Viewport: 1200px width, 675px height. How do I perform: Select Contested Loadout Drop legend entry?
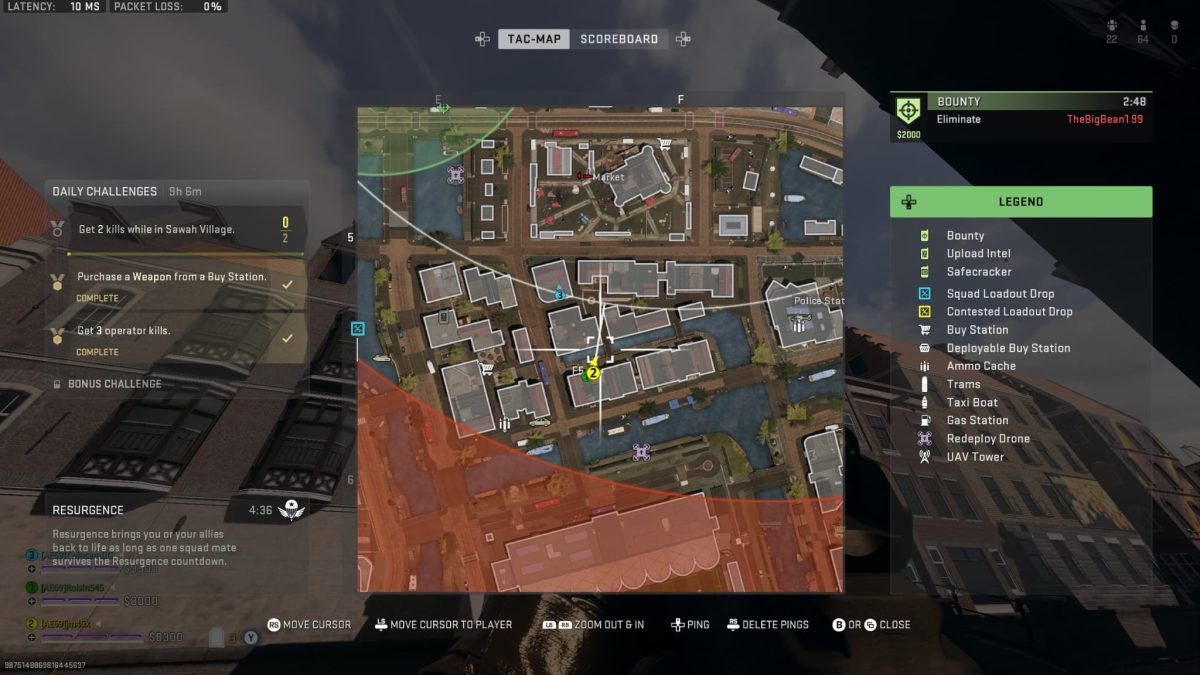(1009, 312)
